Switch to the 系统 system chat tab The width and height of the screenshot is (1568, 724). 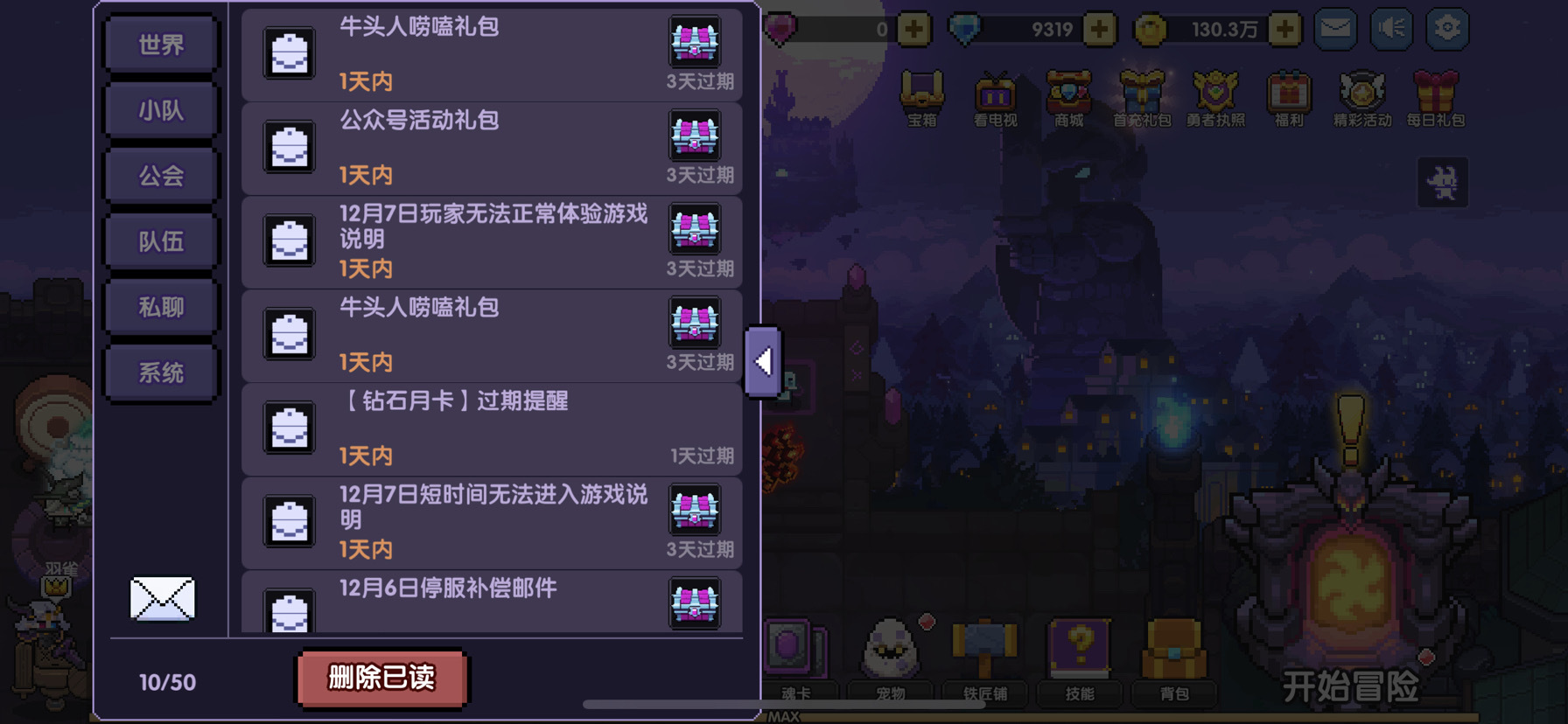pyautogui.click(x=160, y=371)
